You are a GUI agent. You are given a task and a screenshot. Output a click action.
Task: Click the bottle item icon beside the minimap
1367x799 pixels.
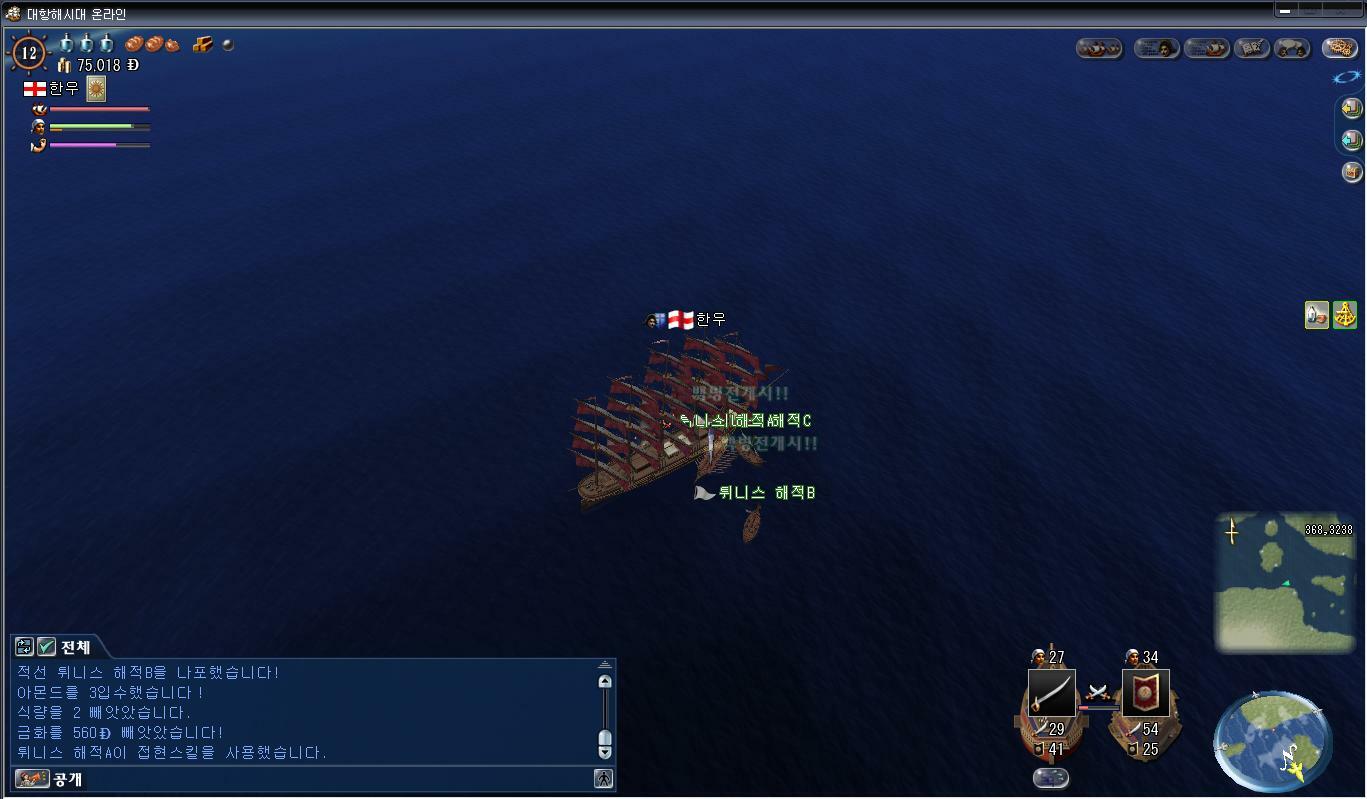pyautogui.click(x=1317, y=314)
